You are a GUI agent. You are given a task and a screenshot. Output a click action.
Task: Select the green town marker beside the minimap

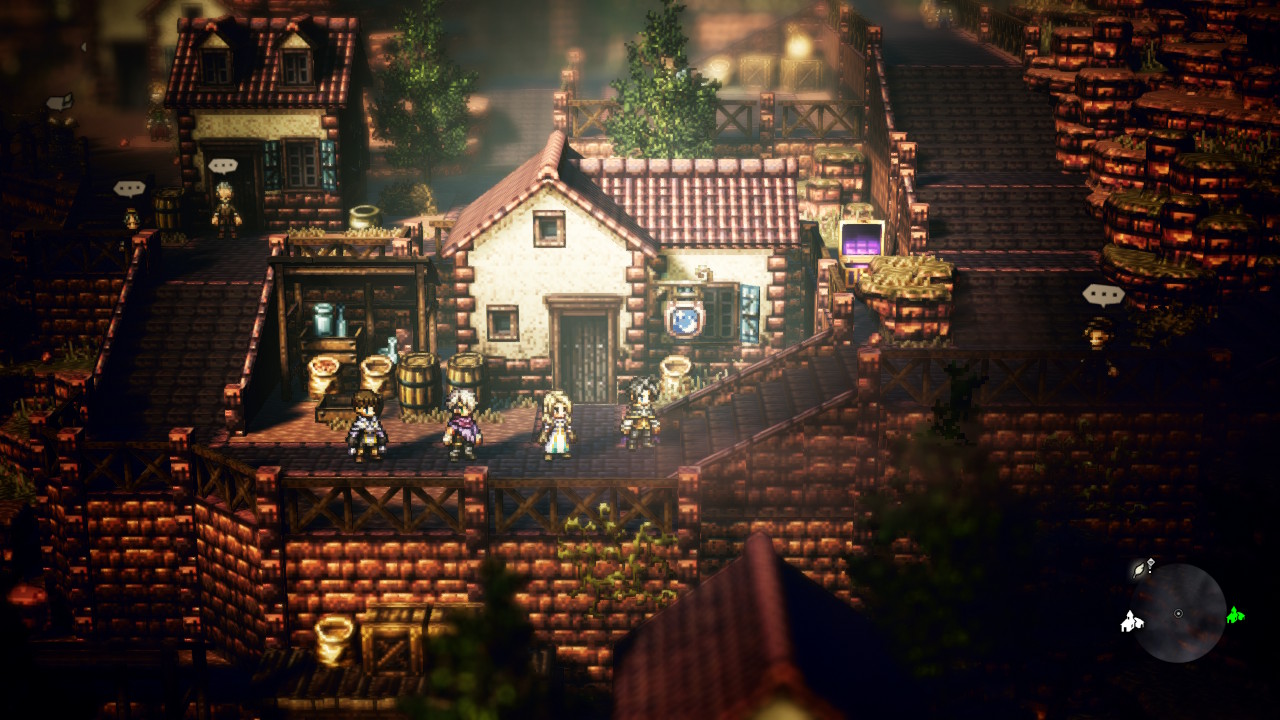click(x=1235, y=615)
